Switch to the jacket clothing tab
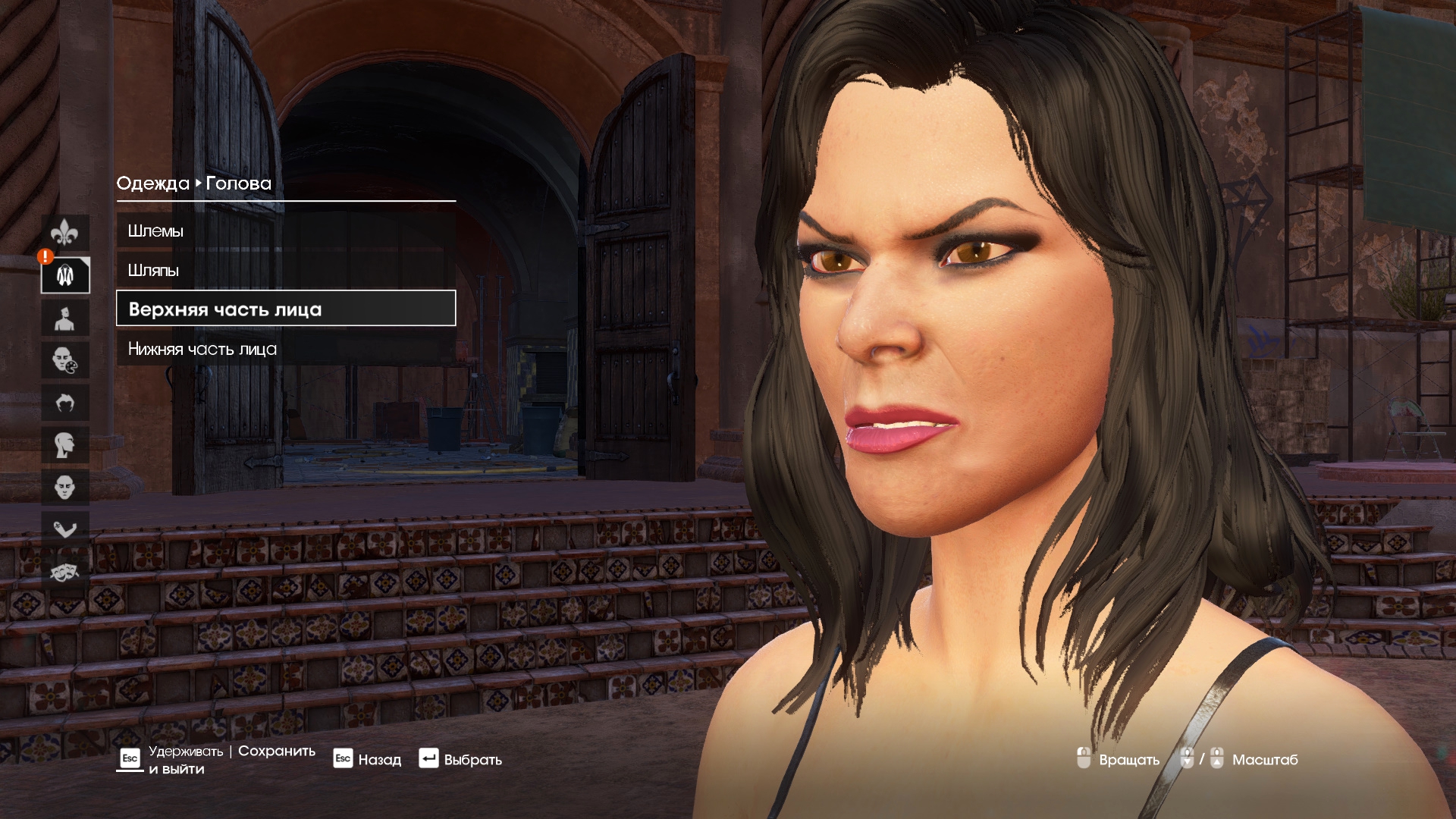Screen dimensions: 1456x819 tap(65, 275)
